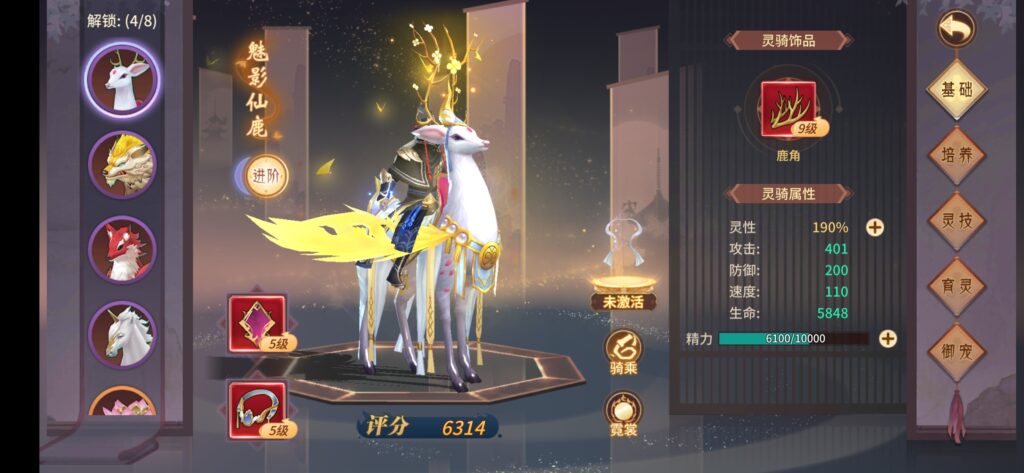
Task: Switch to the 育灵 tab
Action: [956, 286]
